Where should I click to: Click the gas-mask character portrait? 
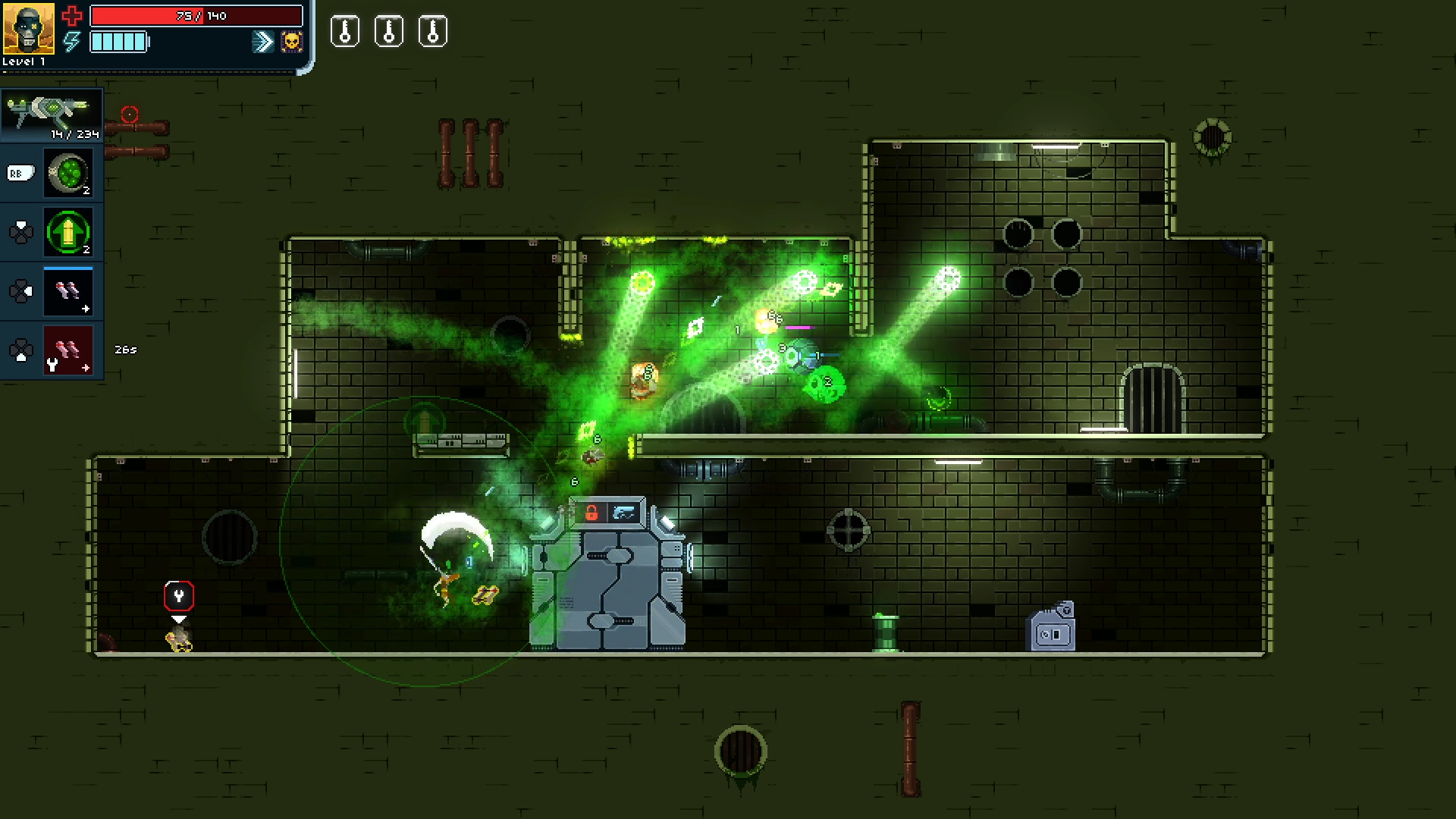(x=28, y=28)
